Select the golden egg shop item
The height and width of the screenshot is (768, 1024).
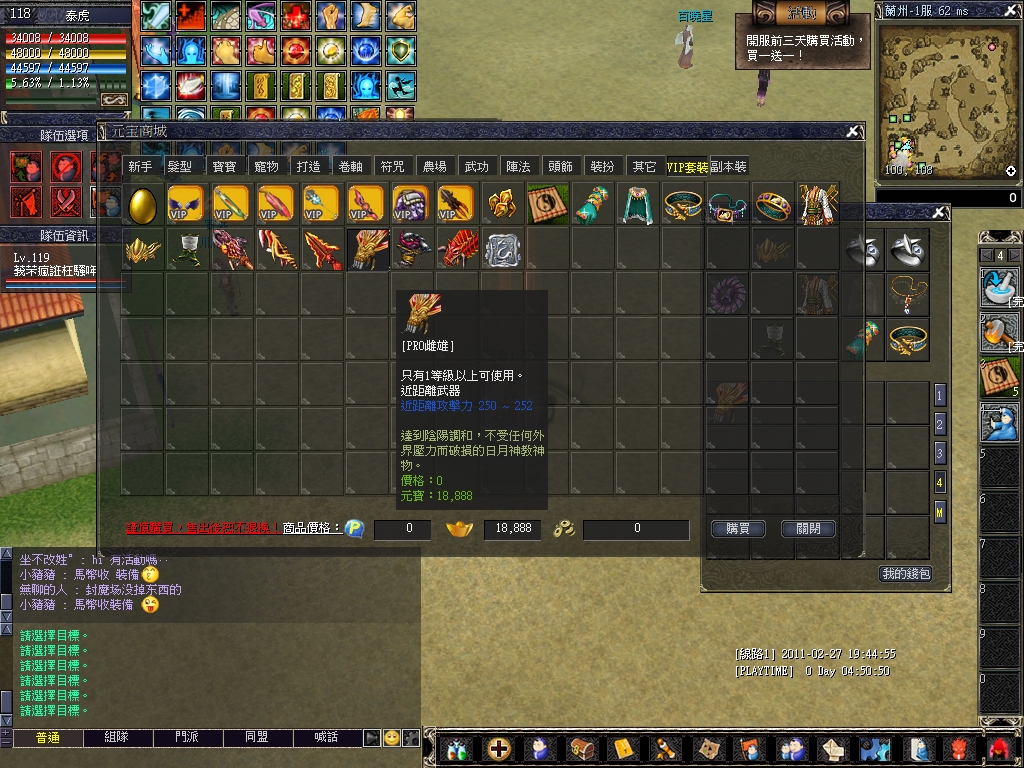143,205
